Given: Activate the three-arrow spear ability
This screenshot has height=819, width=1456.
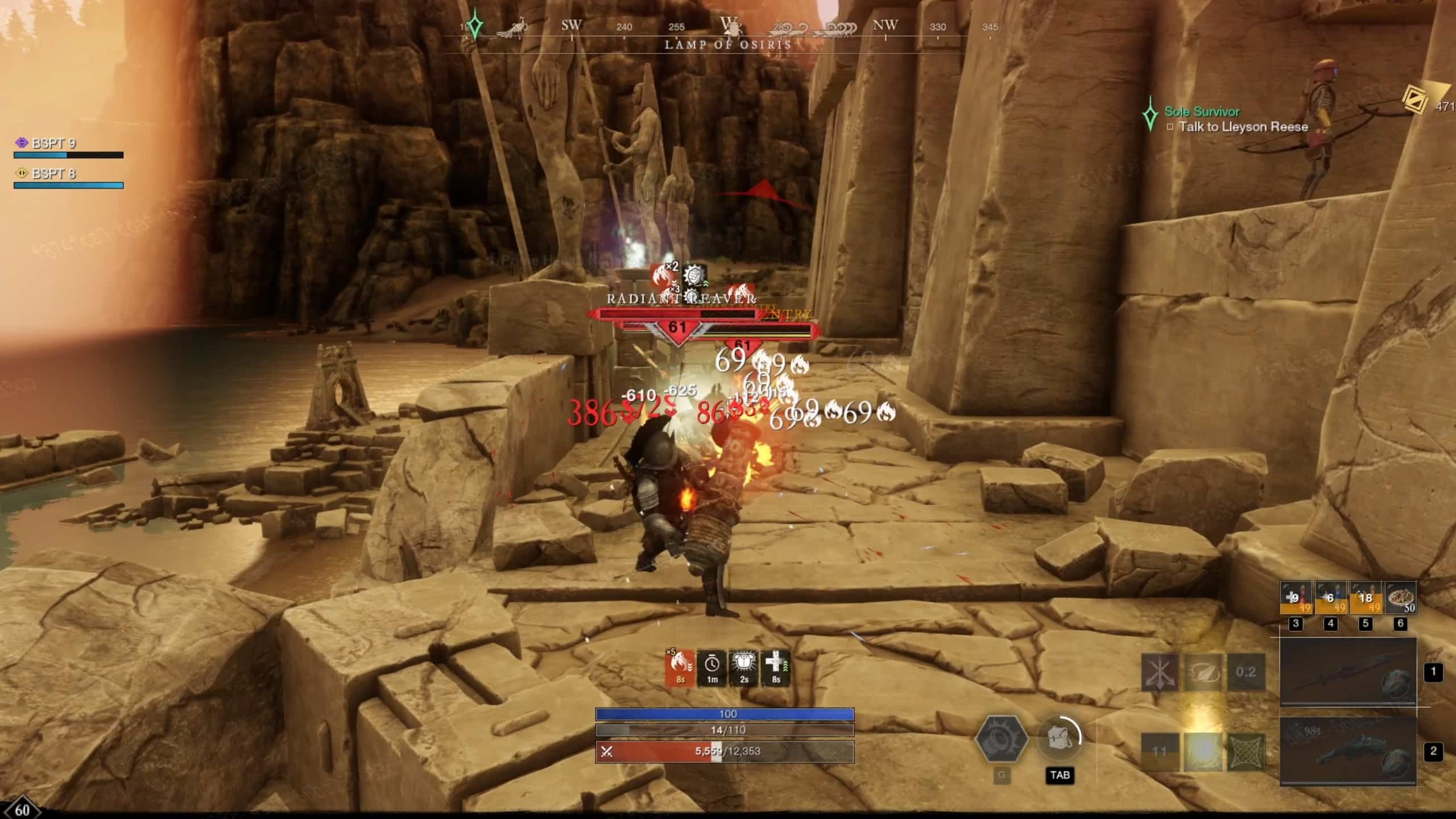Looking at the screenshot, I should (x=1160, y=672).
